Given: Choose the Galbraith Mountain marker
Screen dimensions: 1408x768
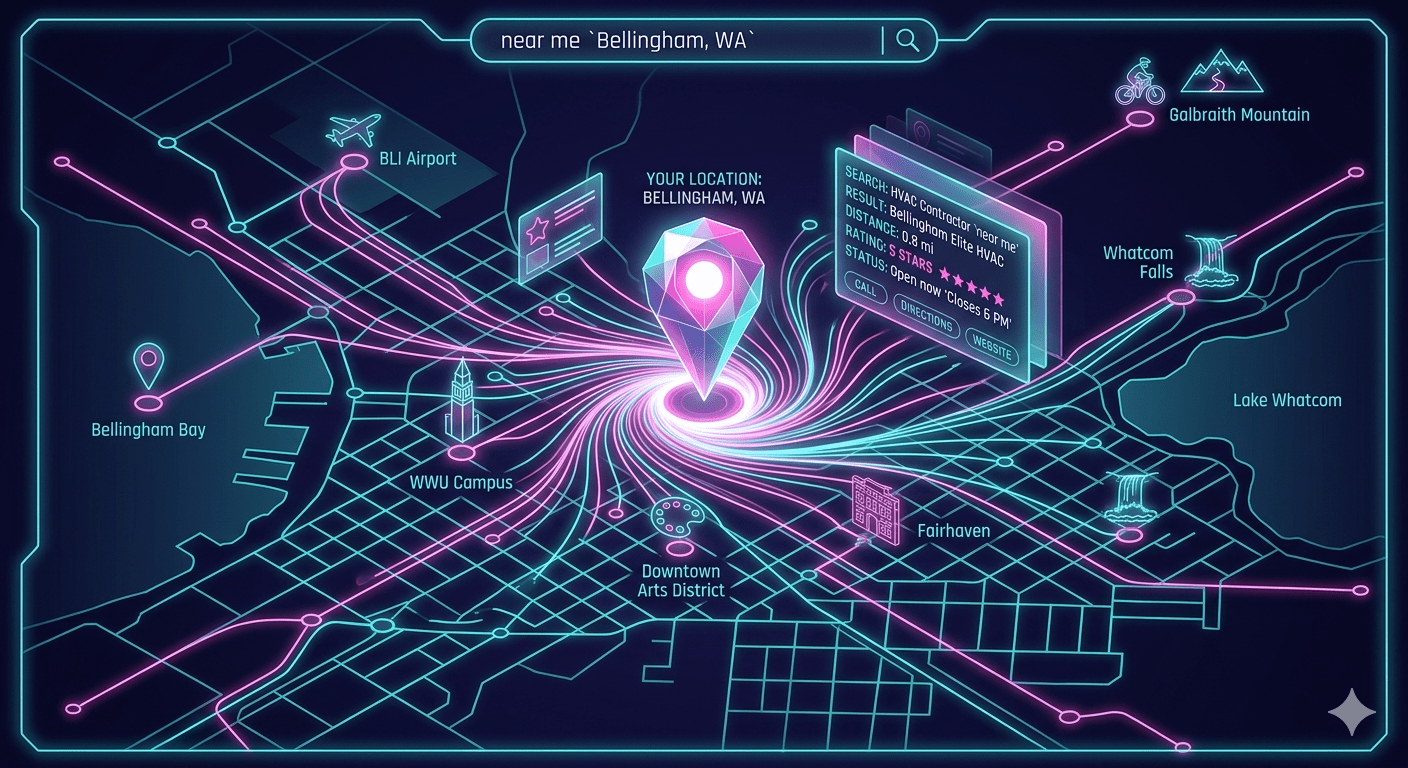Looking at the screenshot, I should 1139,119.
